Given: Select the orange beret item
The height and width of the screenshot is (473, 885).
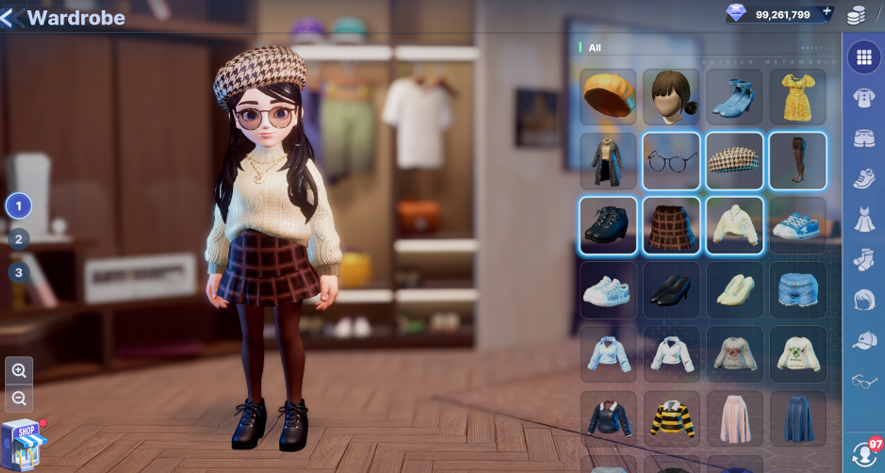Looking at the screenshot, I should point(608,96).
